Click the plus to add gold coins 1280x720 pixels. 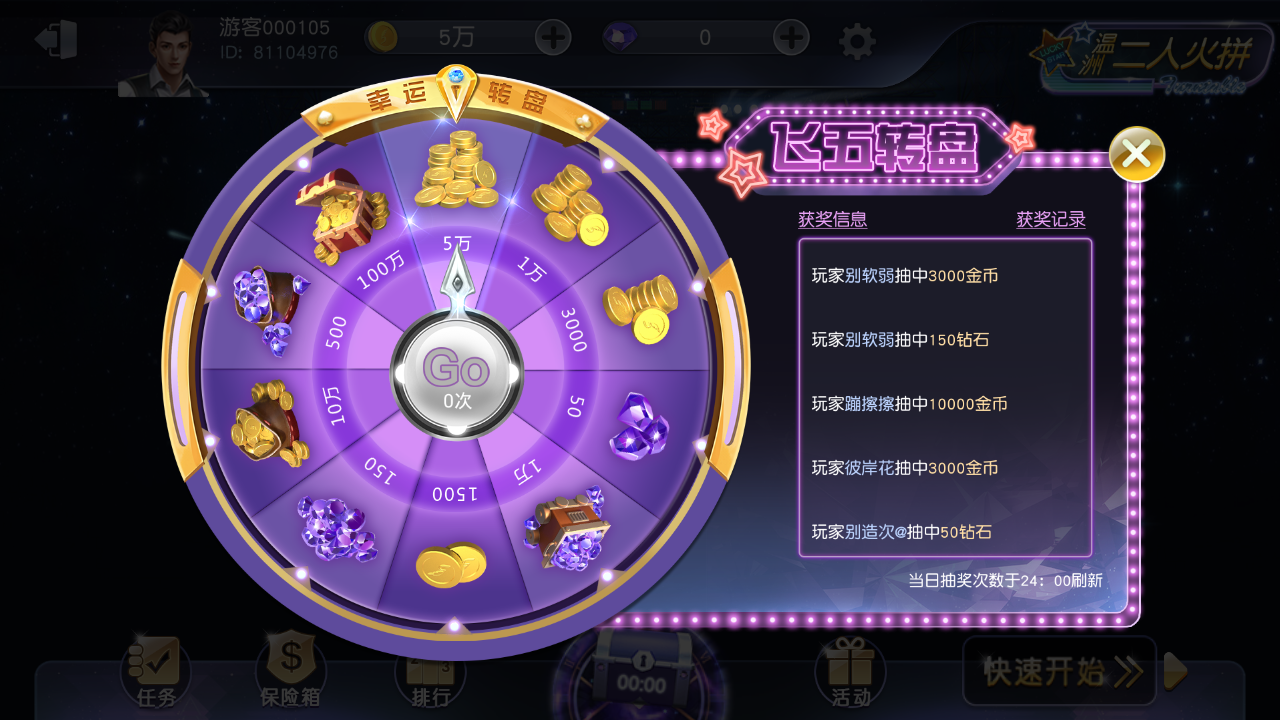point(551,37)
